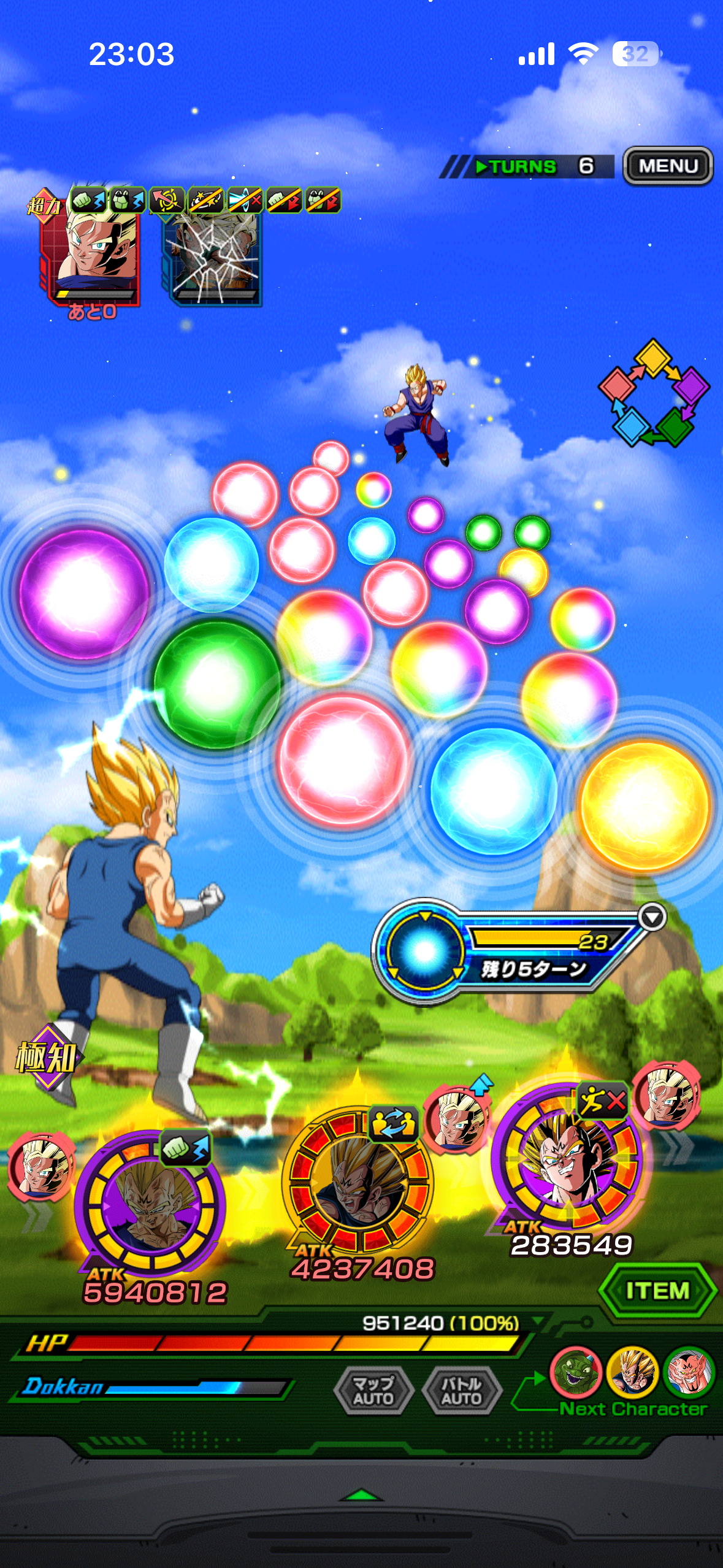Open the MENU button

click(668, 166)
